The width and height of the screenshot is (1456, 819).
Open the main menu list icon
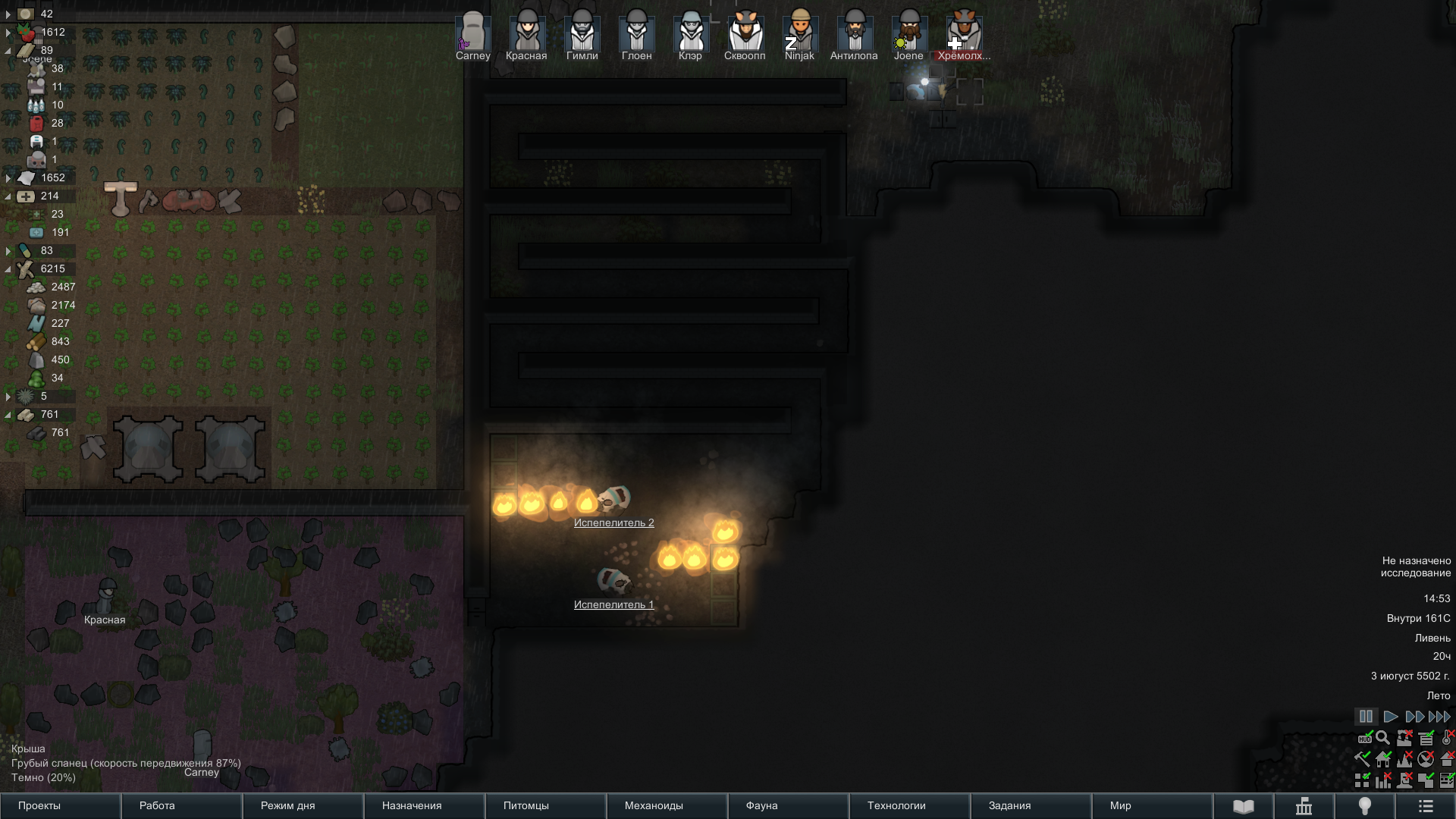click(1425, 806)
